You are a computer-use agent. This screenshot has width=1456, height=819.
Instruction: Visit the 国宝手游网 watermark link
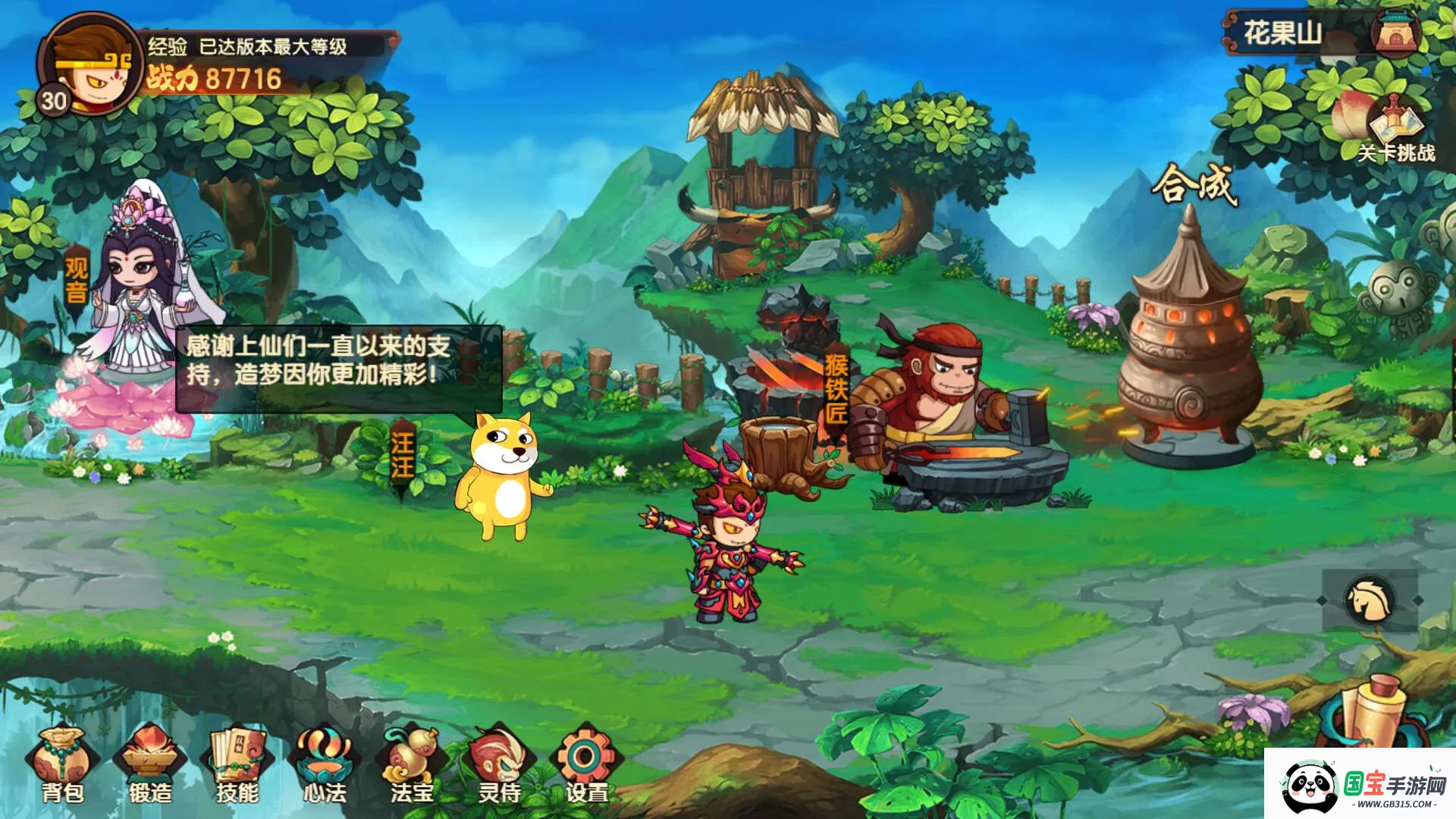pos(1360,786)
